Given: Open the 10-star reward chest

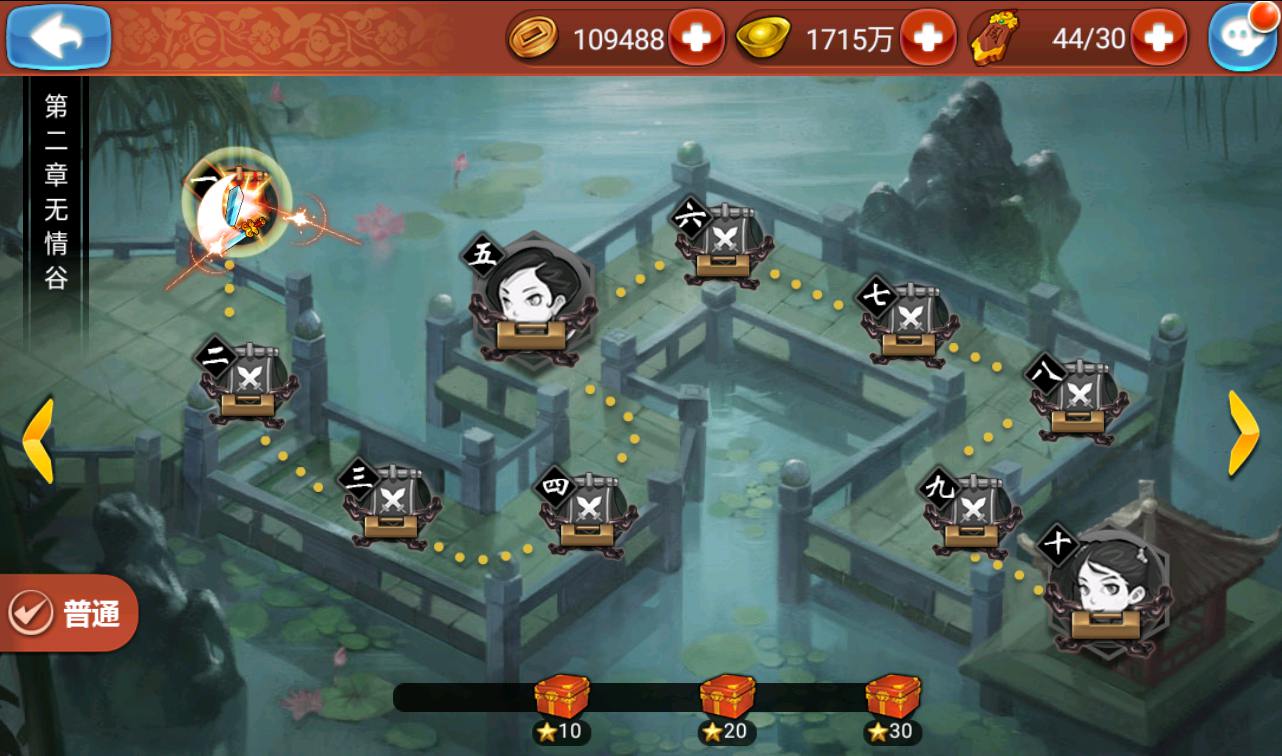Looking at the screenshot, I should coord(561,697).
